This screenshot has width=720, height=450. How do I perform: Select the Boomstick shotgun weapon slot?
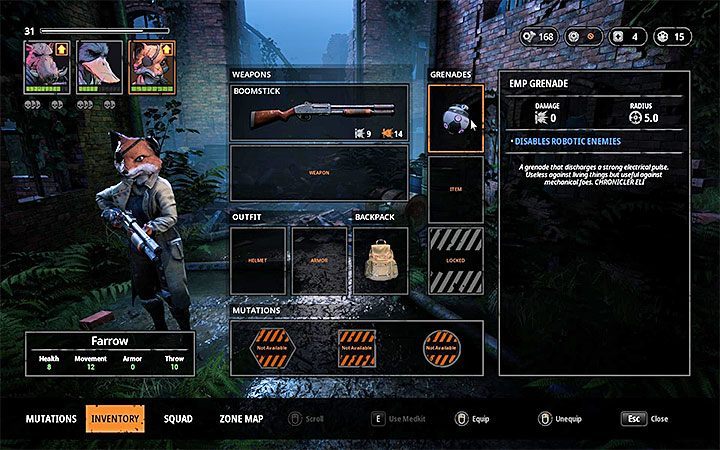pyautogui.click(x=319, y=112)
